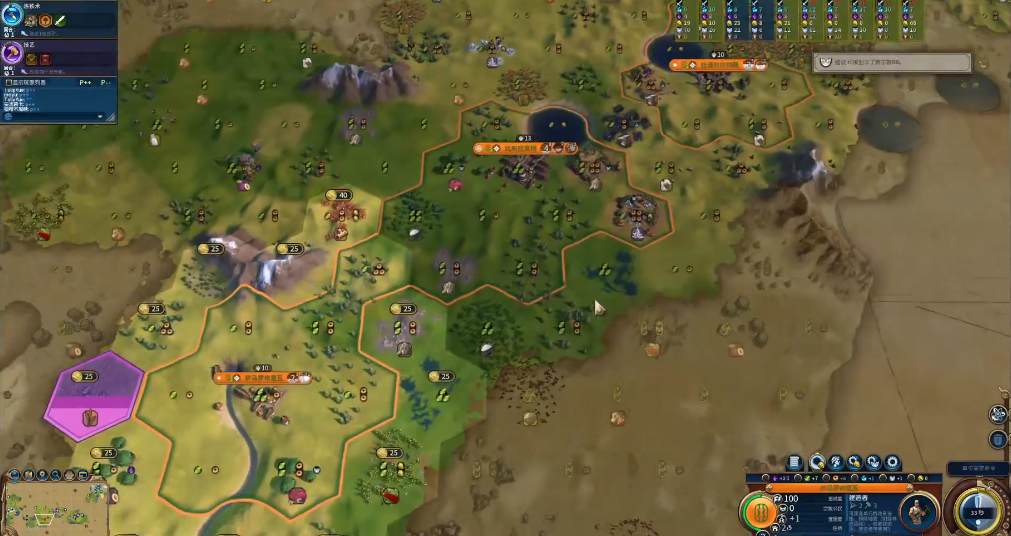
Task: Open the manage citizens button
Action: pos(836,462)
